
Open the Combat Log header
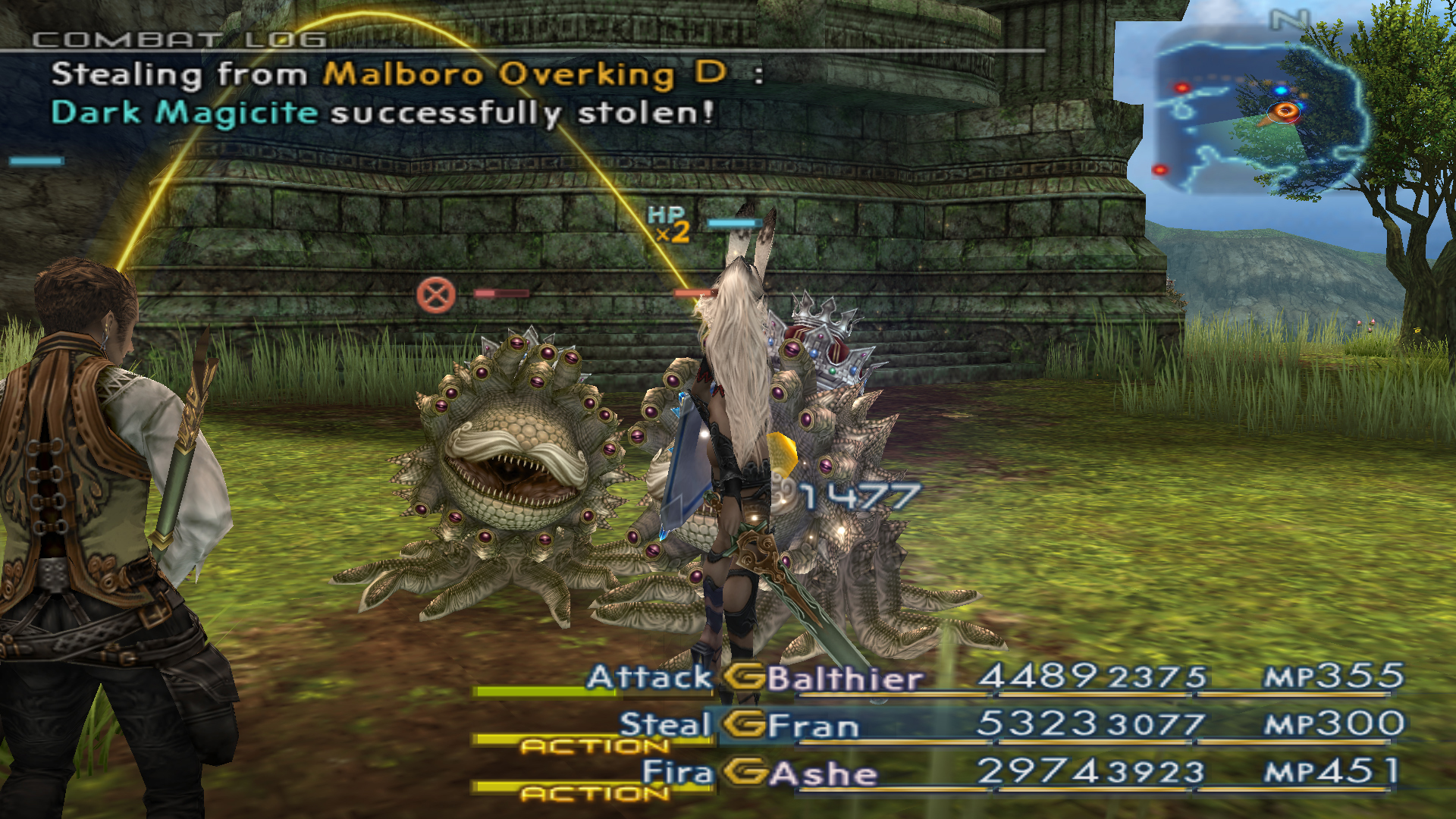coord(180,39)
